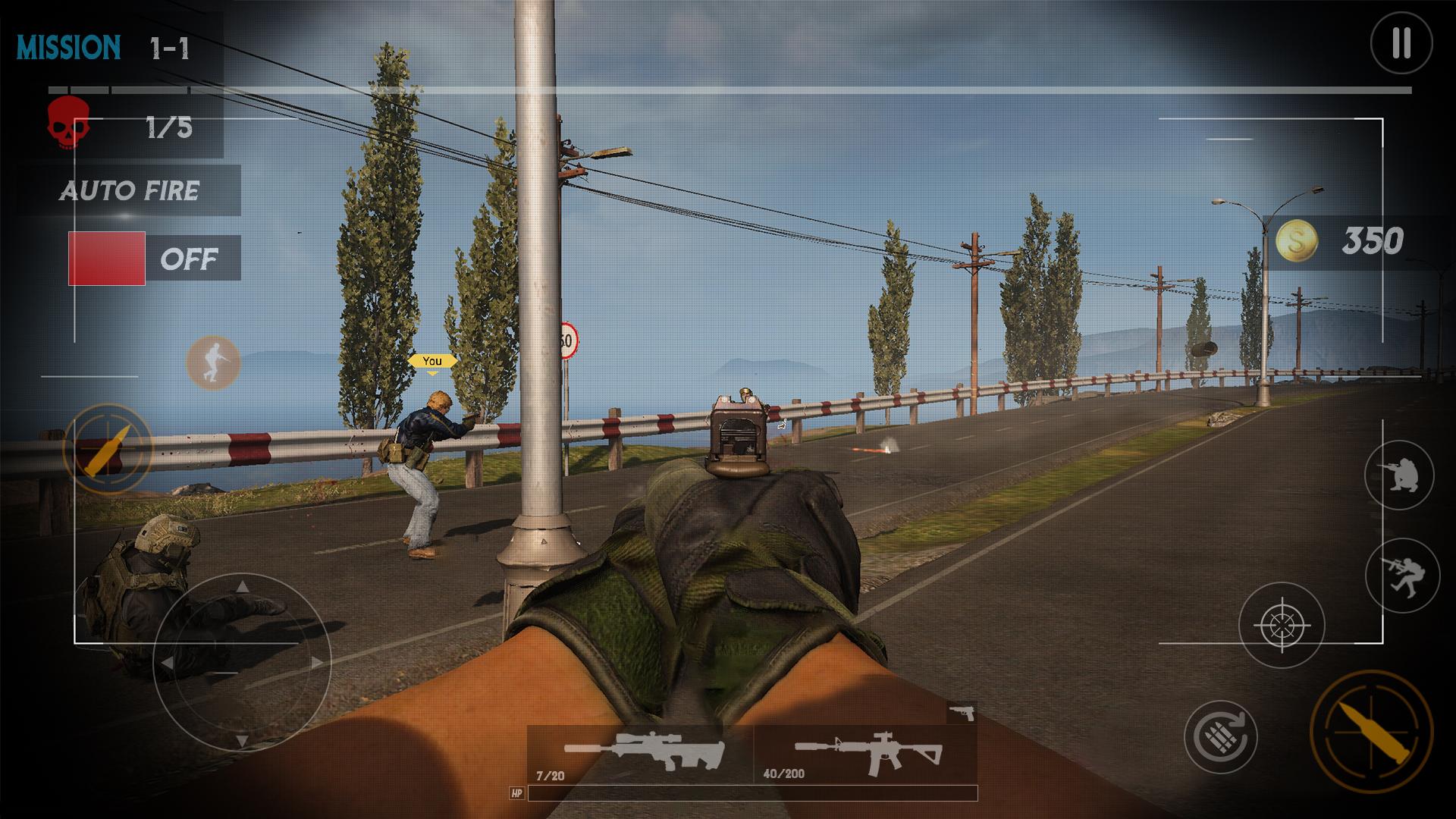Screen dimensions: 1456x819
Task: Equip the small pistol icon
Action: [962, 713]
